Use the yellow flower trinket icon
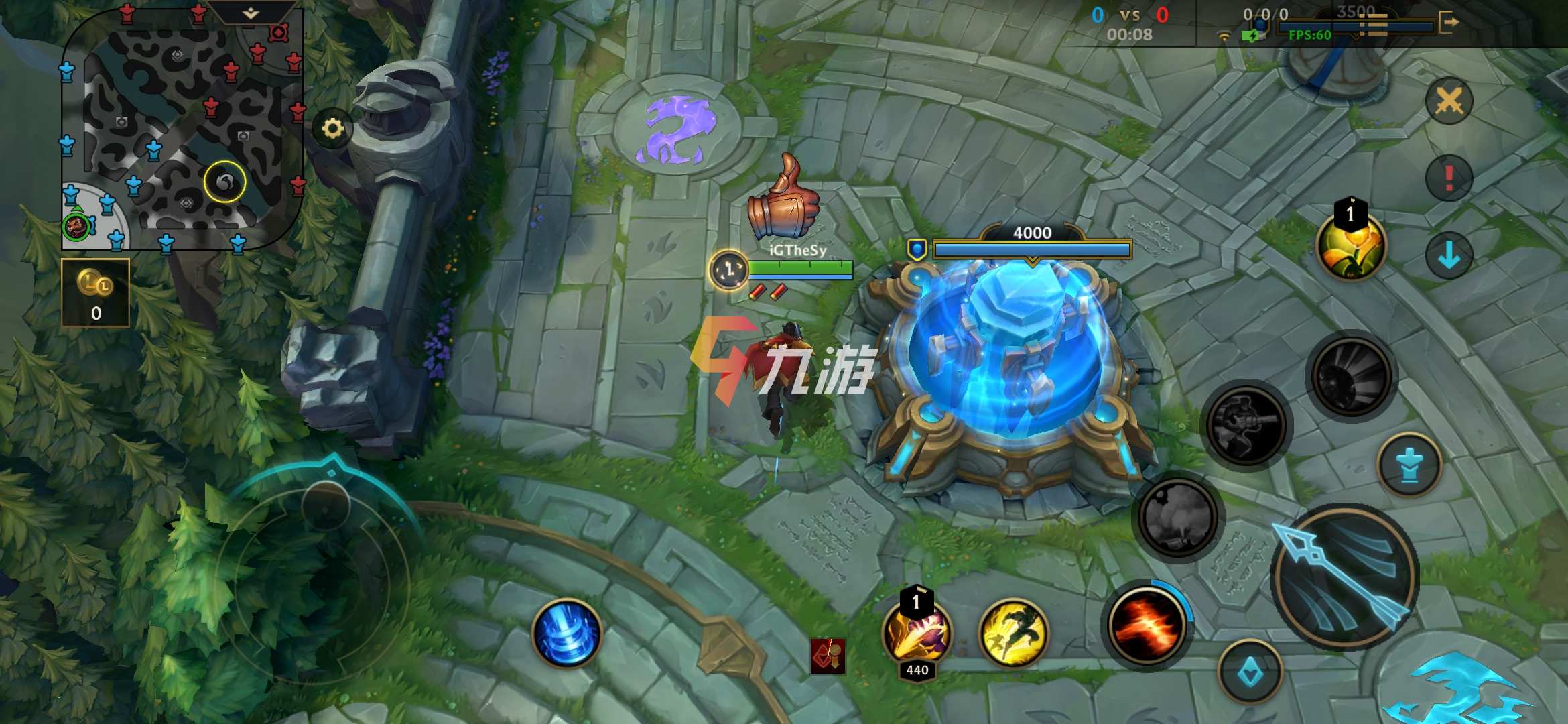1568x724 pixels. pyautogui.click(x=1350, y=246)
